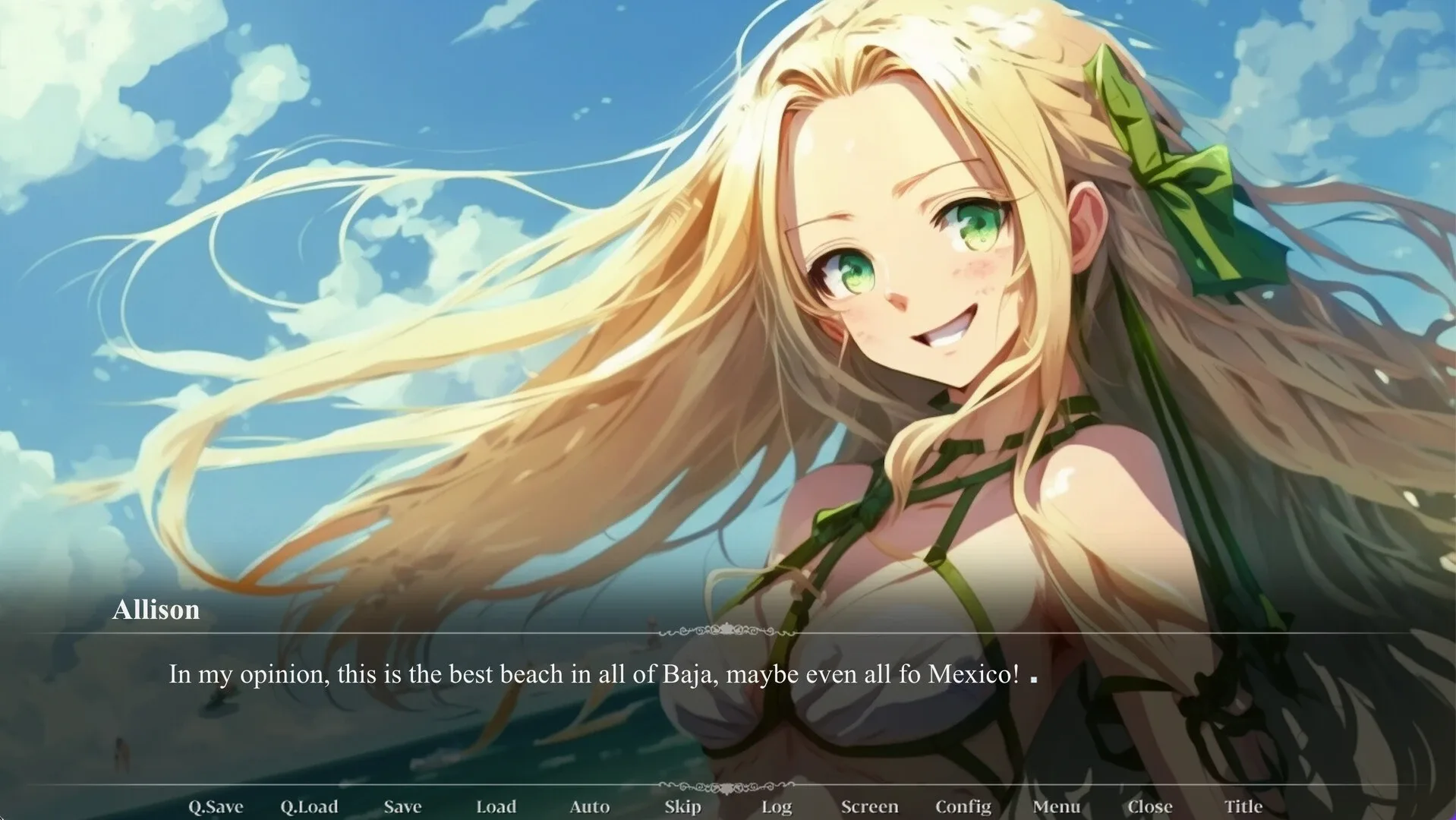
Task: Open the Config settings
Action: pyautogui.click(x=963, y=806)
